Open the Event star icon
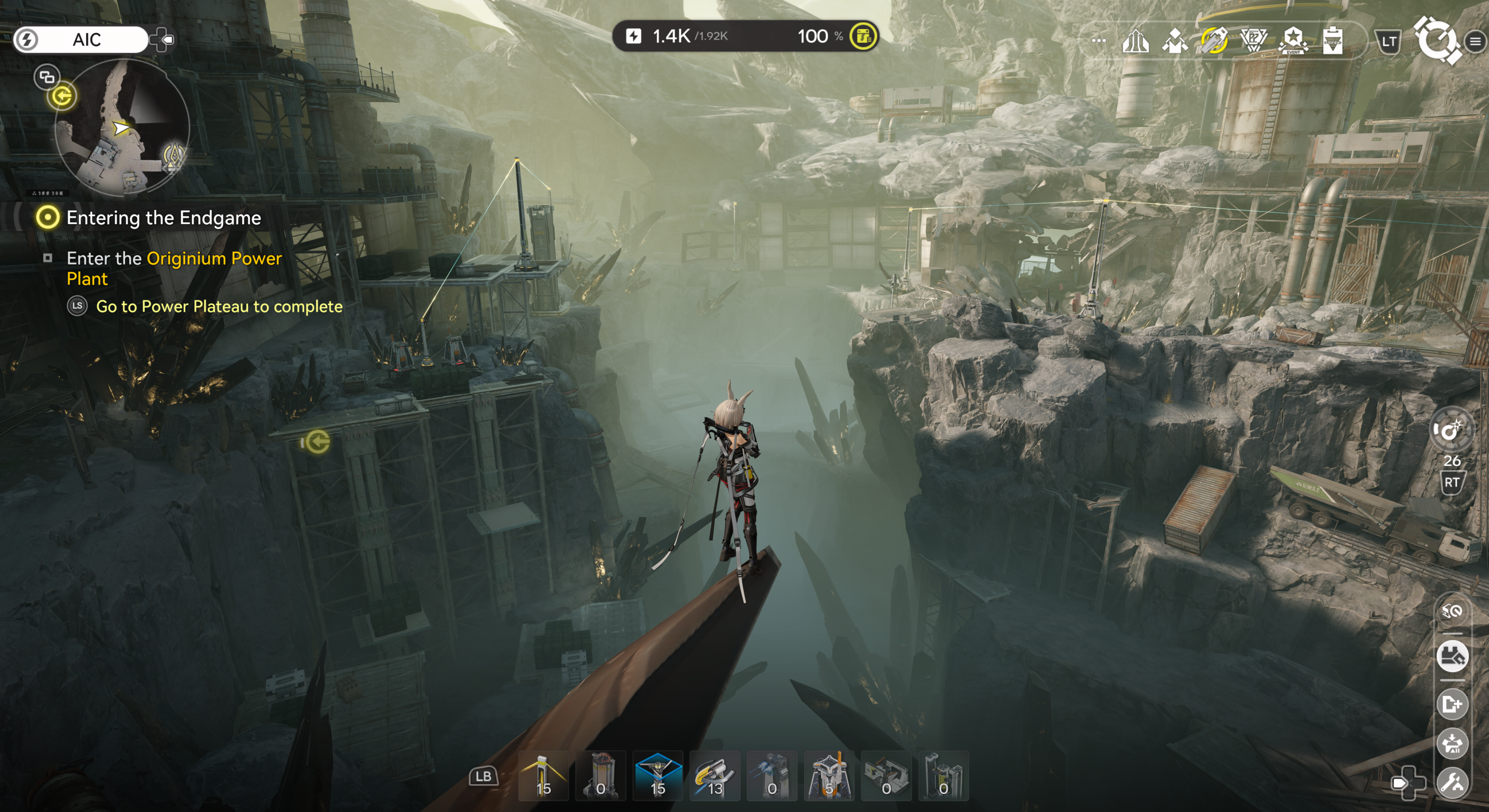Screen dimensions: 1489x812 tap(1293, 40)
